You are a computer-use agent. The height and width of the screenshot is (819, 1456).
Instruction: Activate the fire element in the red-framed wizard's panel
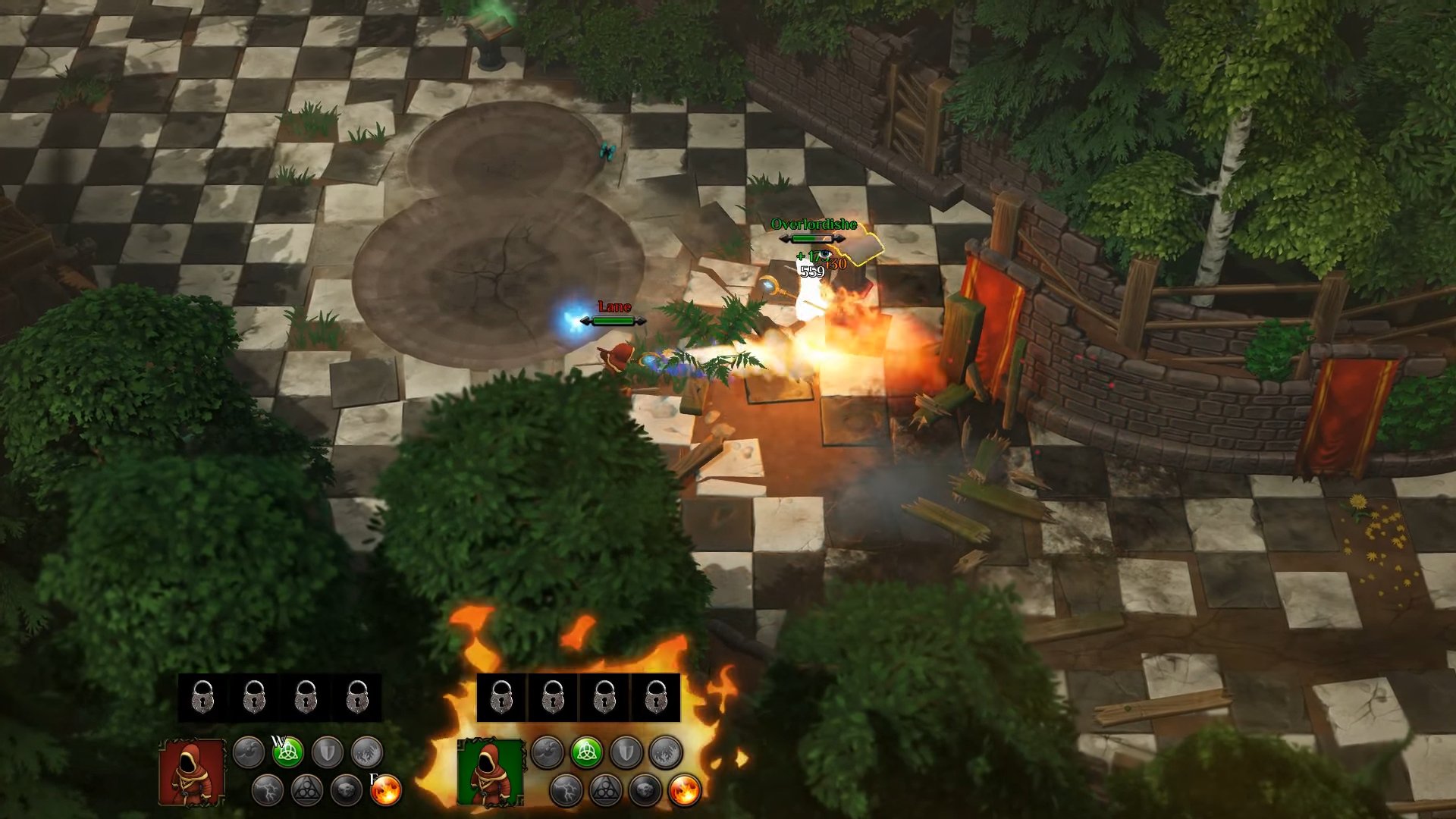tap(386, 790)
